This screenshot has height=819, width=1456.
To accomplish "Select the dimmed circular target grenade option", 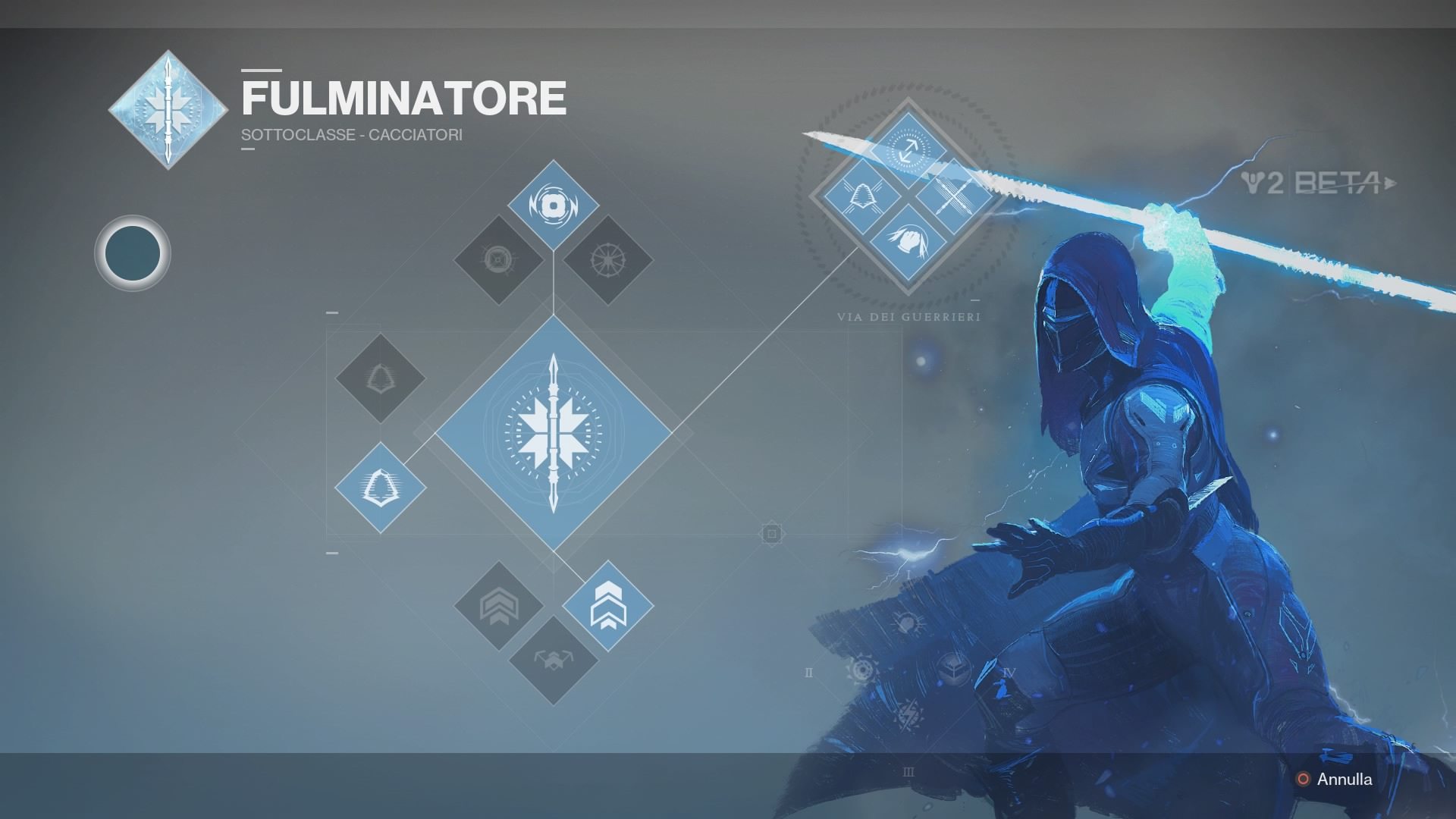I will (x=498, y=260).
